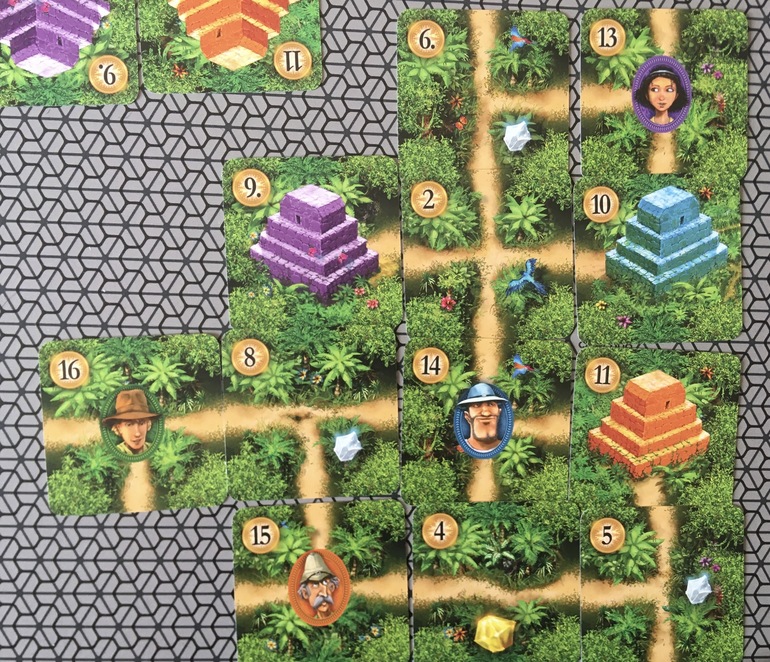Choose the upright orange temple tile

coord(655,422)
